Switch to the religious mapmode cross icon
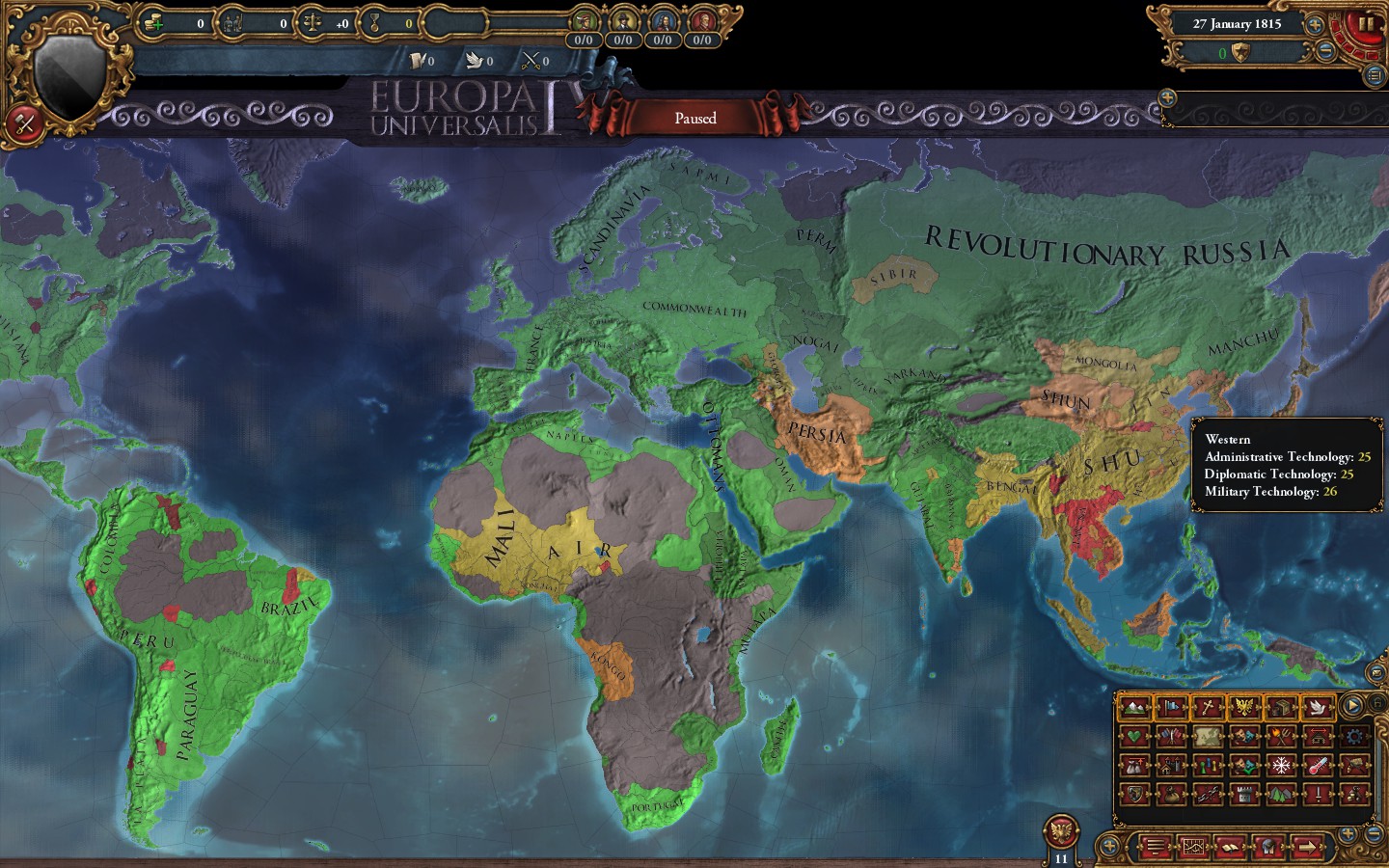The image size is (1389, 868). tap(1209, 707)
